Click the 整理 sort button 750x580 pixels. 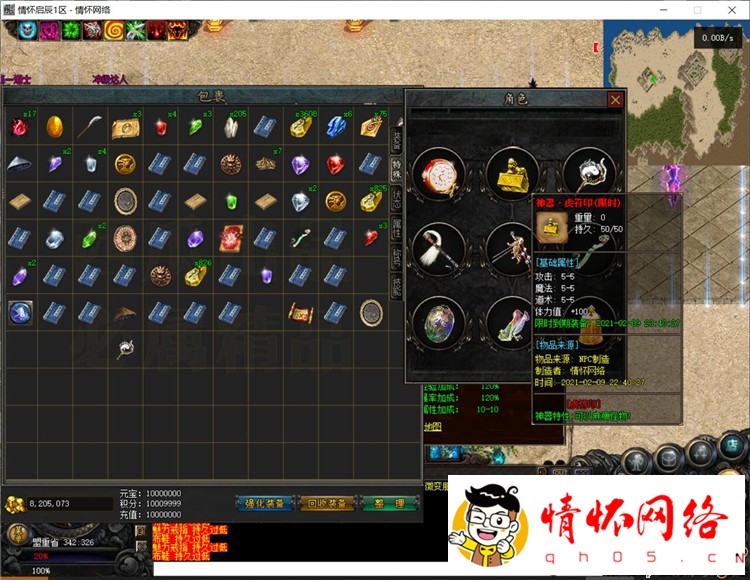pyautogui.click(x=390, y=502)
